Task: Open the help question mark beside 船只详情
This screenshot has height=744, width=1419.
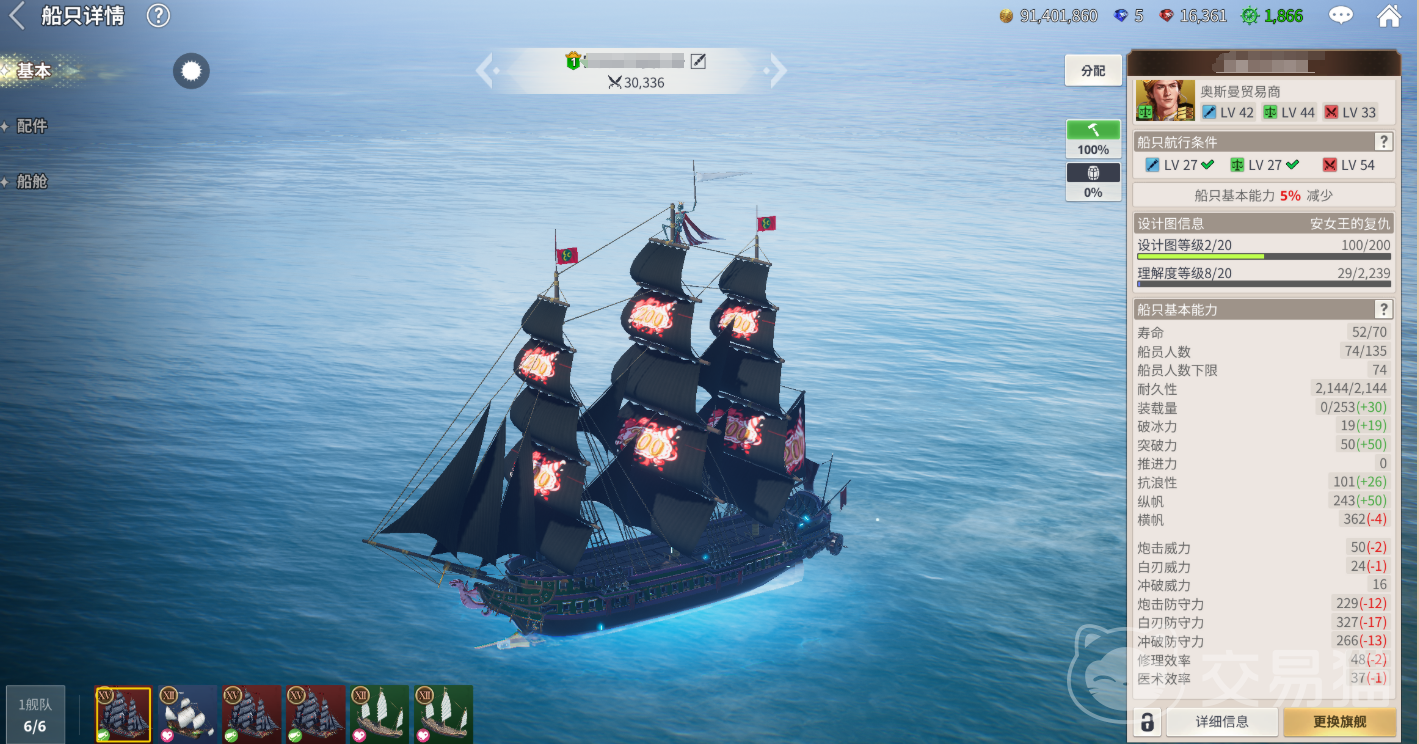Action: click(158, 16)
